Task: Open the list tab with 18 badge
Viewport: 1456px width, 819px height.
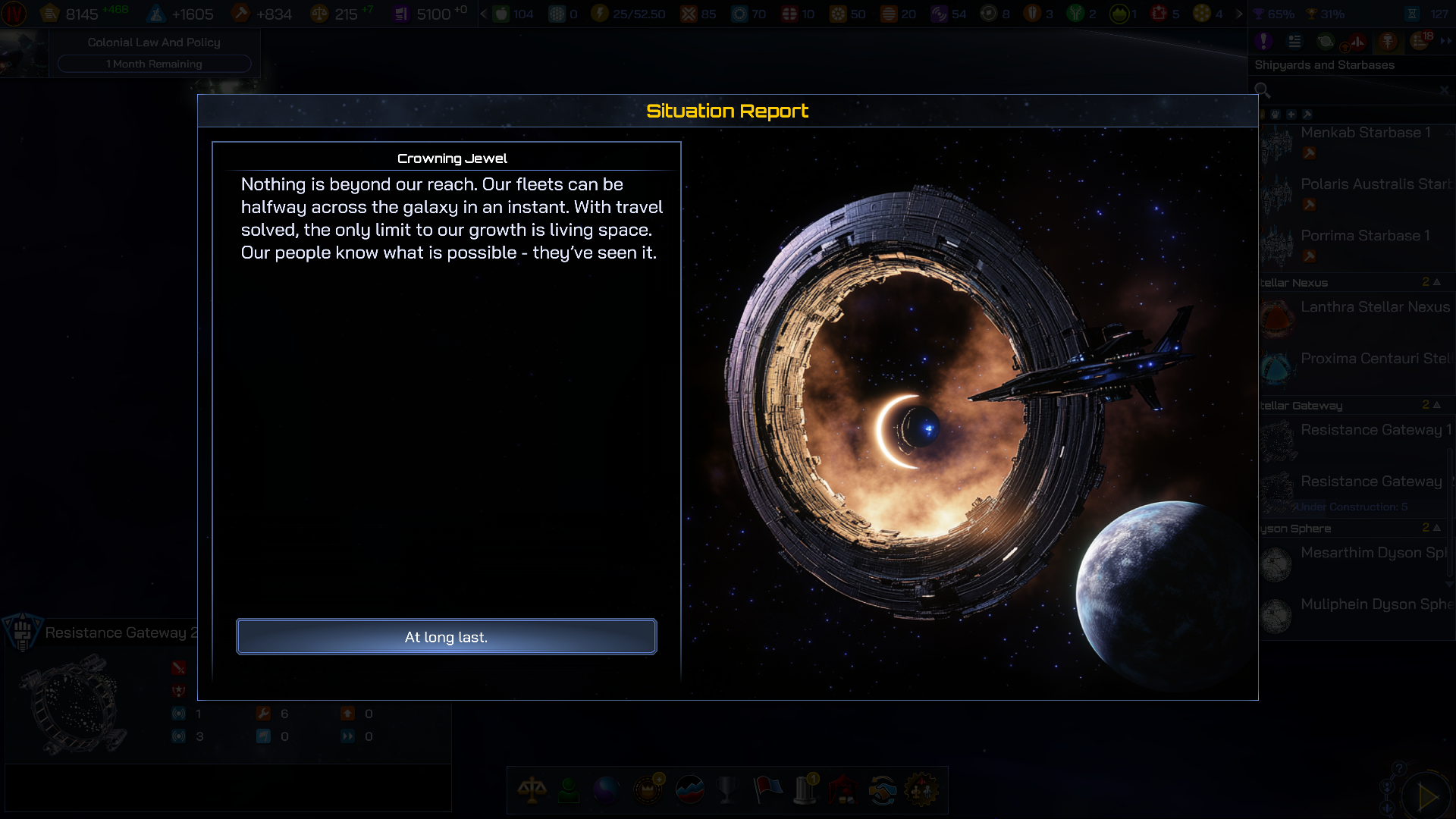Action: pos(1420,42)
